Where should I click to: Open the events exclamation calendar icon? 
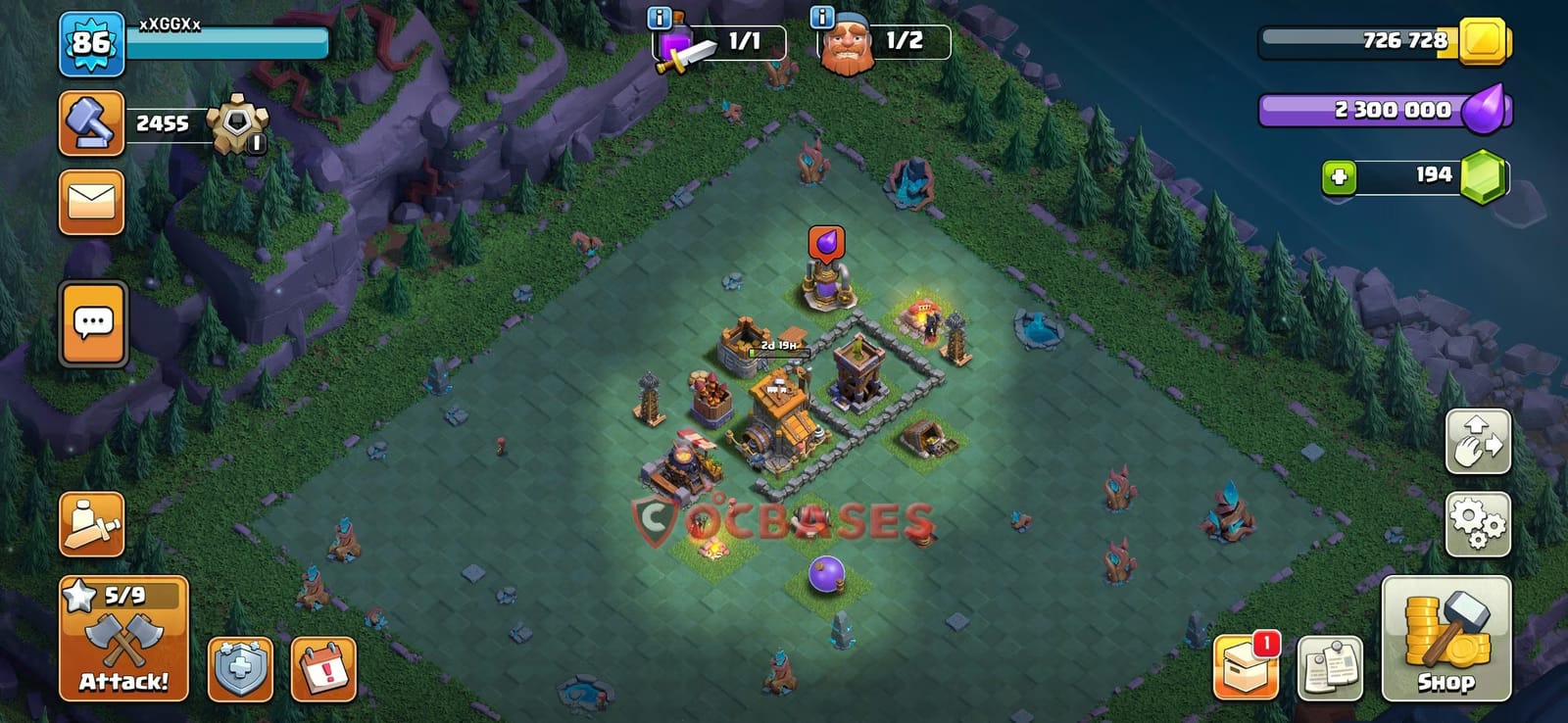(x=323, y=666)
